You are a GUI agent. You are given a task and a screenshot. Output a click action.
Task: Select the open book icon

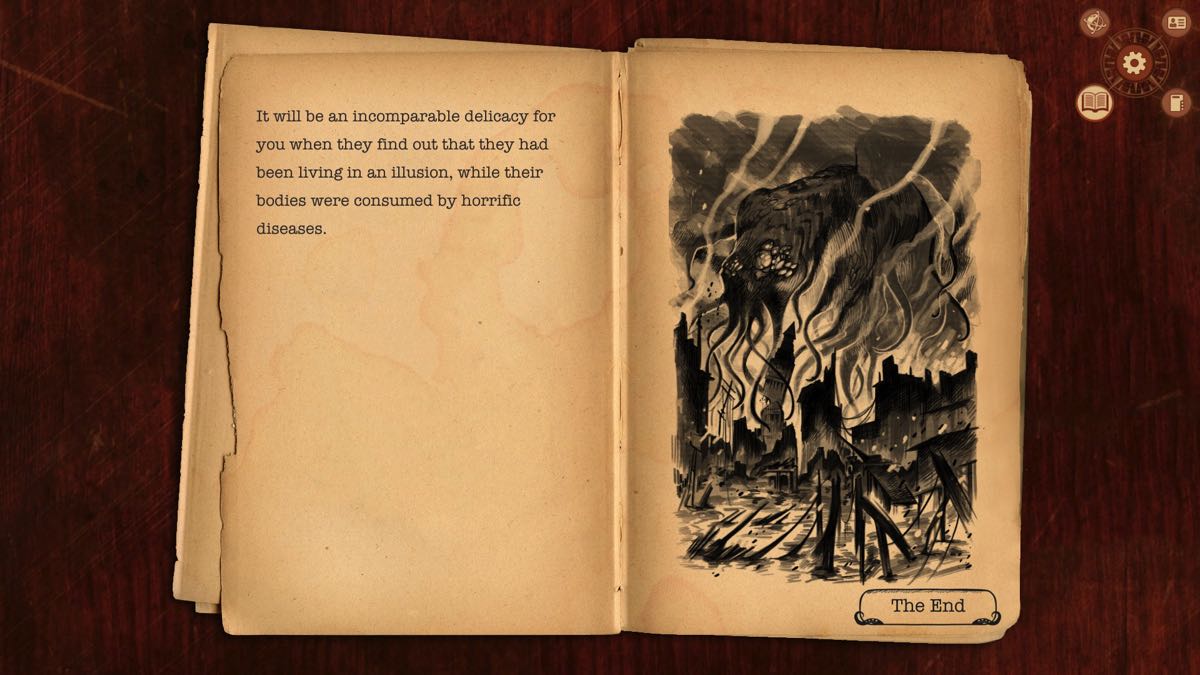[x=1094, y=102]
